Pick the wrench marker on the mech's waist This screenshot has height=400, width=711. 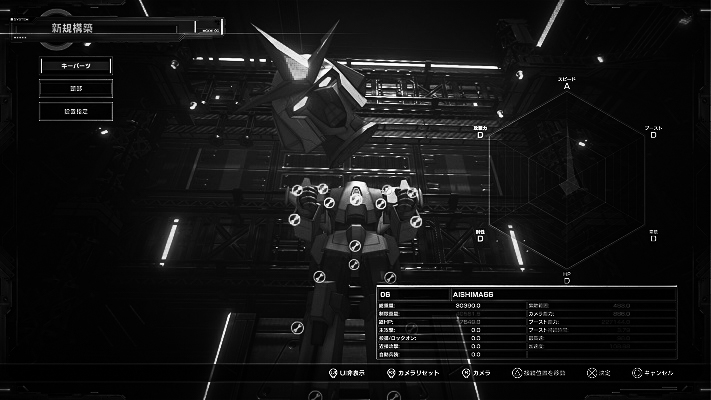click(x=354, y=264)
